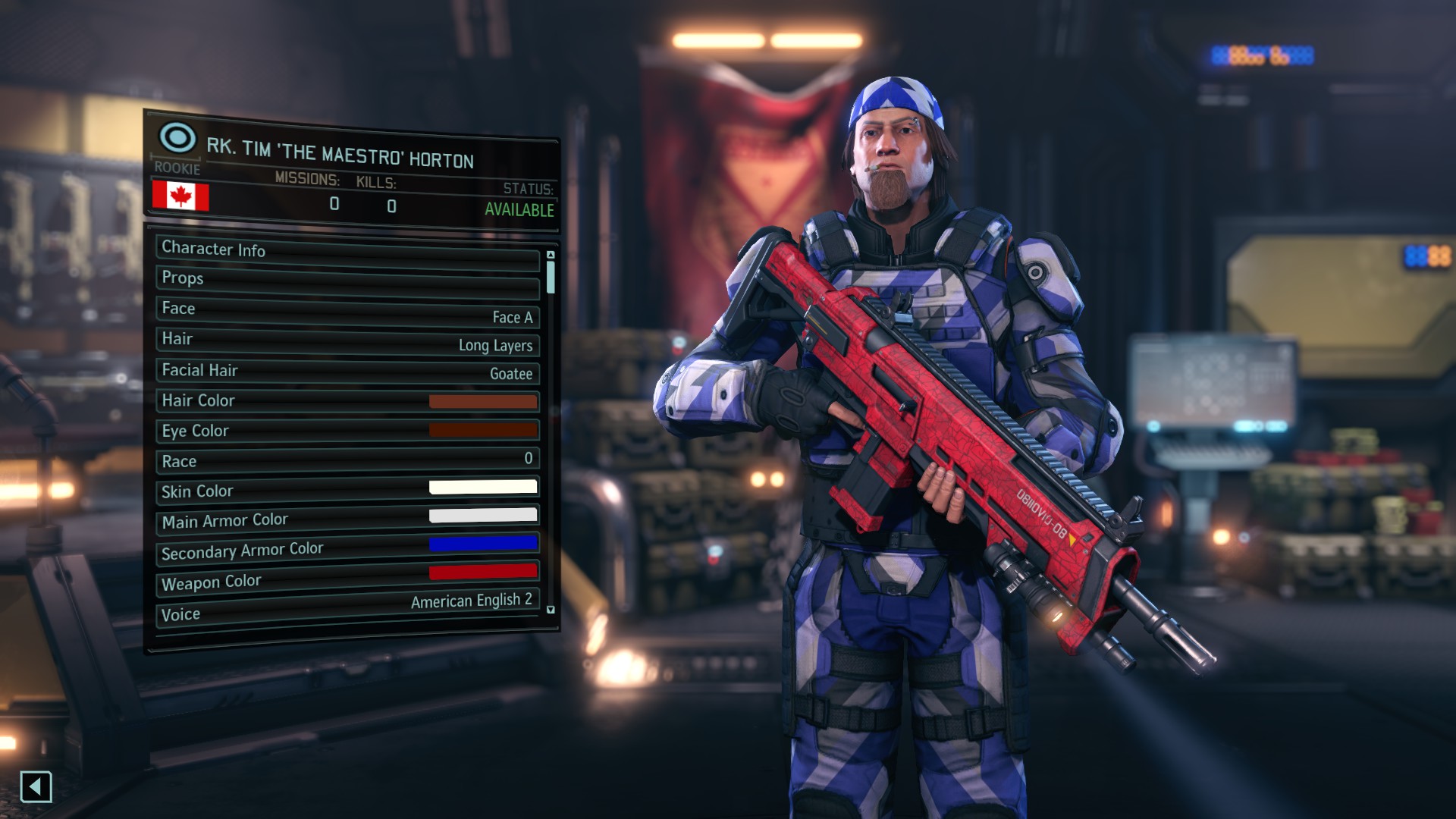Select the Props menu row
Screen dimensions: 1456x819
[347, 281]
